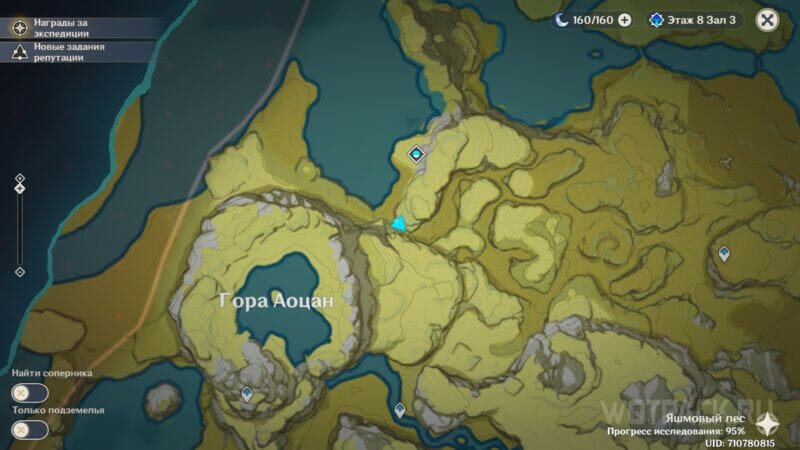Image resolution: width=800 pixels, height=450 pixels.
Task: Open «Новые задания репутации» notification
Action: (60, 52)
